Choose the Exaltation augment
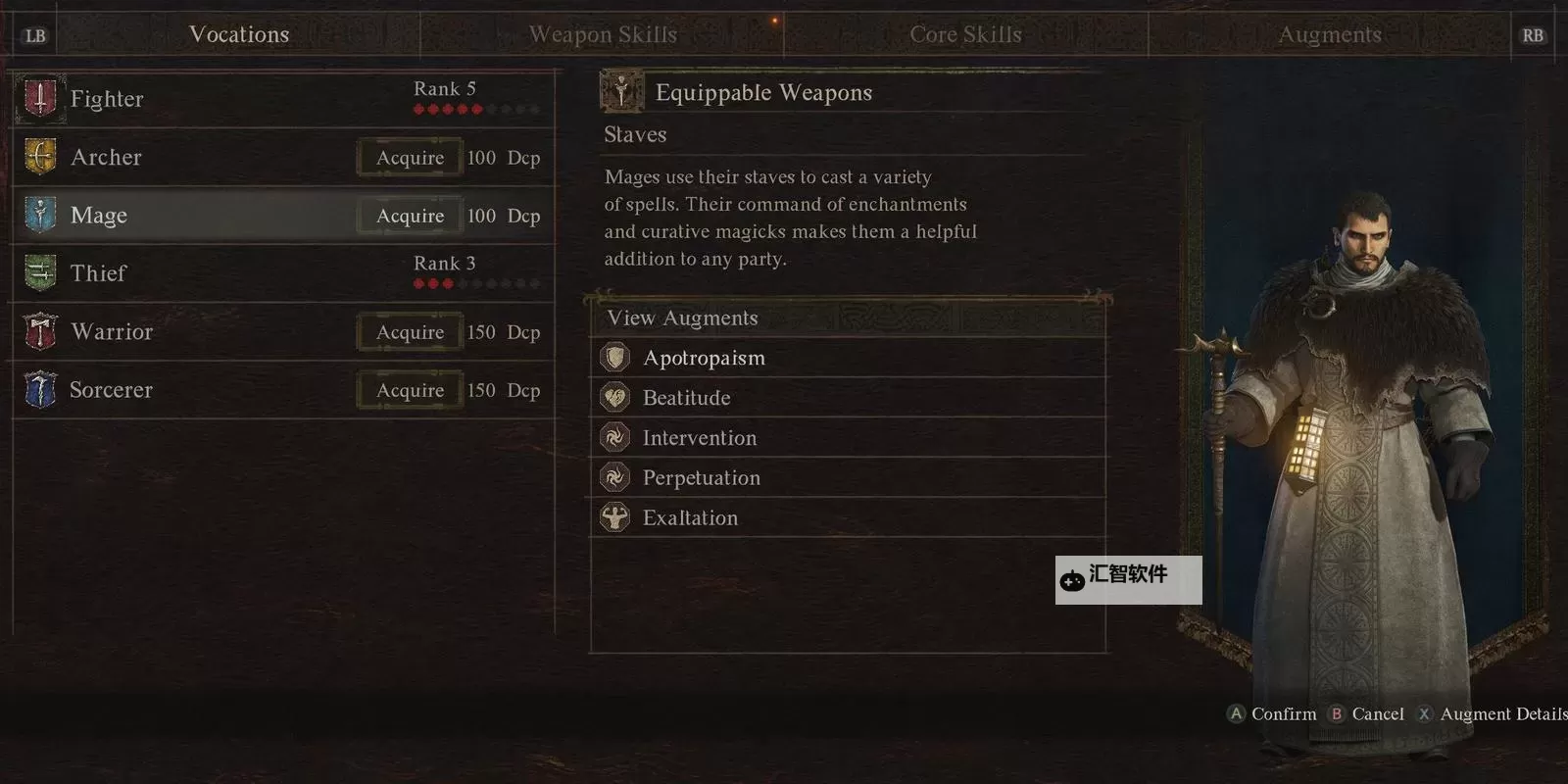 (690, 518)
